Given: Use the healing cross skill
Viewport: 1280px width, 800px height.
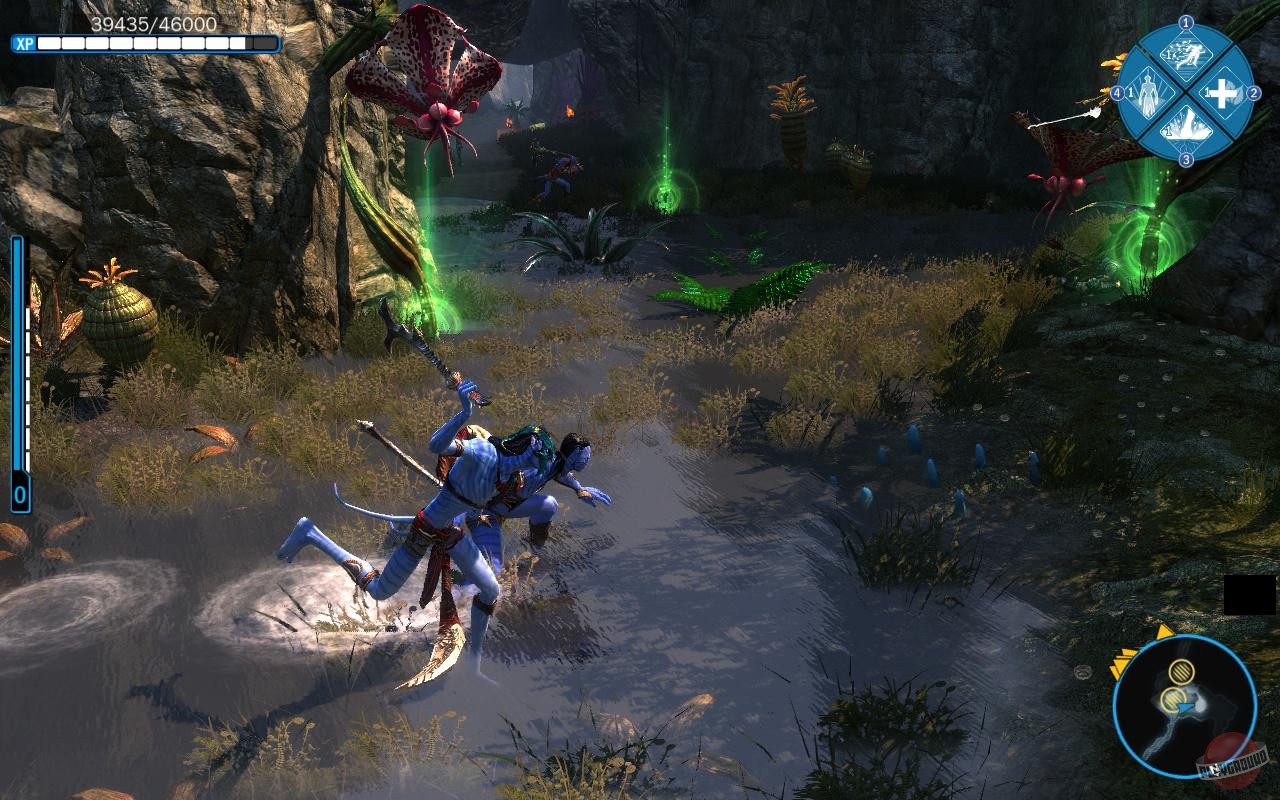Looking at the screenshot, I should point(1222,93).
